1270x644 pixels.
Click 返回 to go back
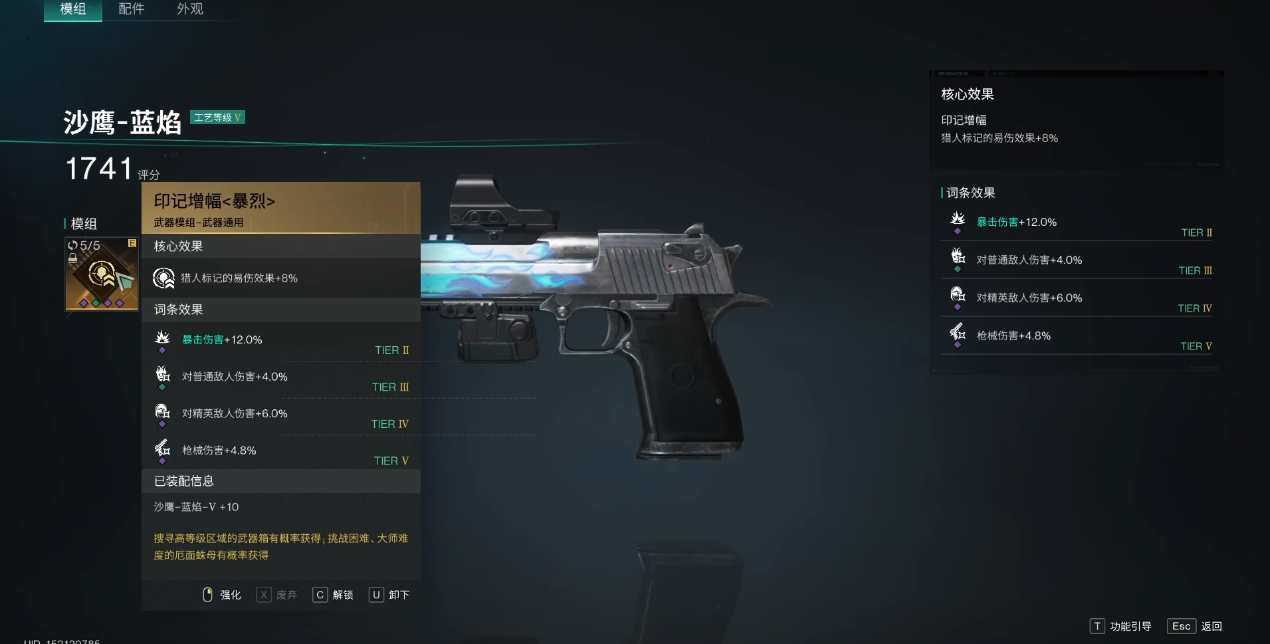point(1198,626)
